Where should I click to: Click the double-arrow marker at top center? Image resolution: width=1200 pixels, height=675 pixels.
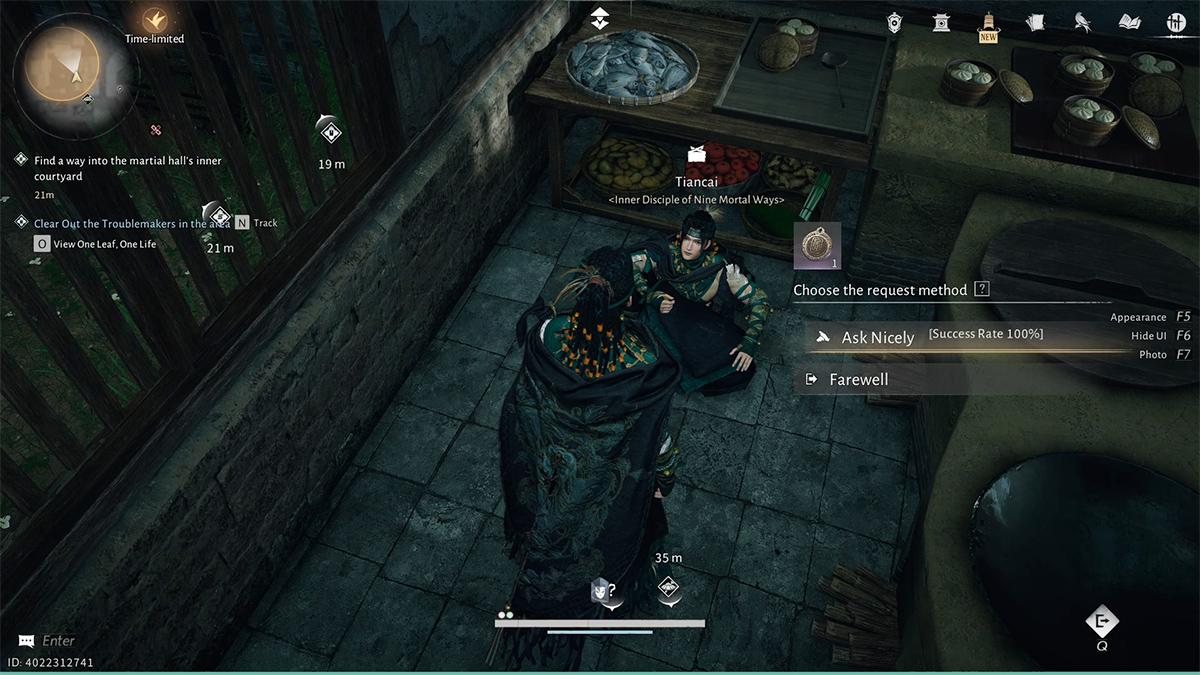coord(599,17)
